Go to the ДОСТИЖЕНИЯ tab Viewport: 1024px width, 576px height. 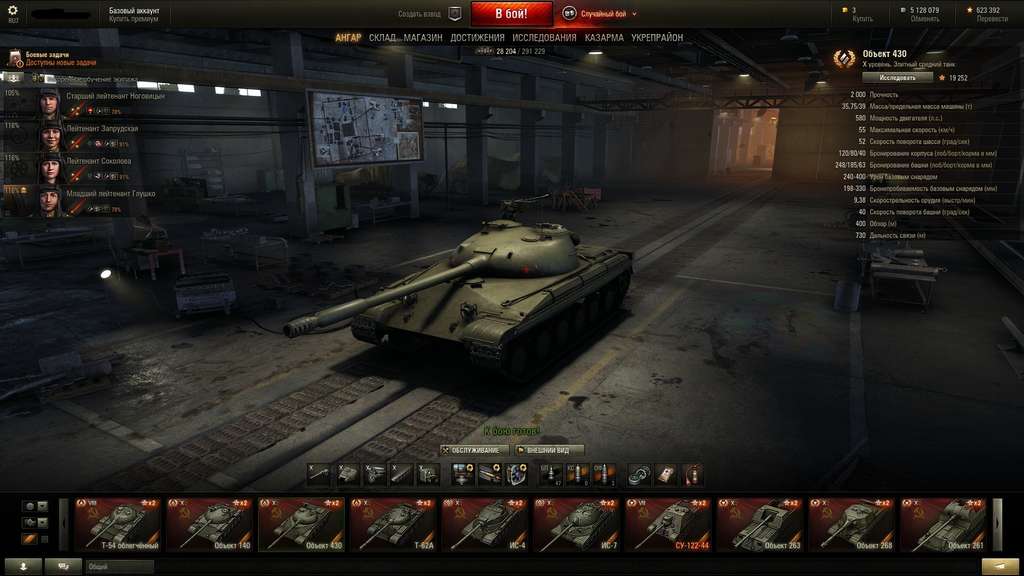tap(477, 38)
